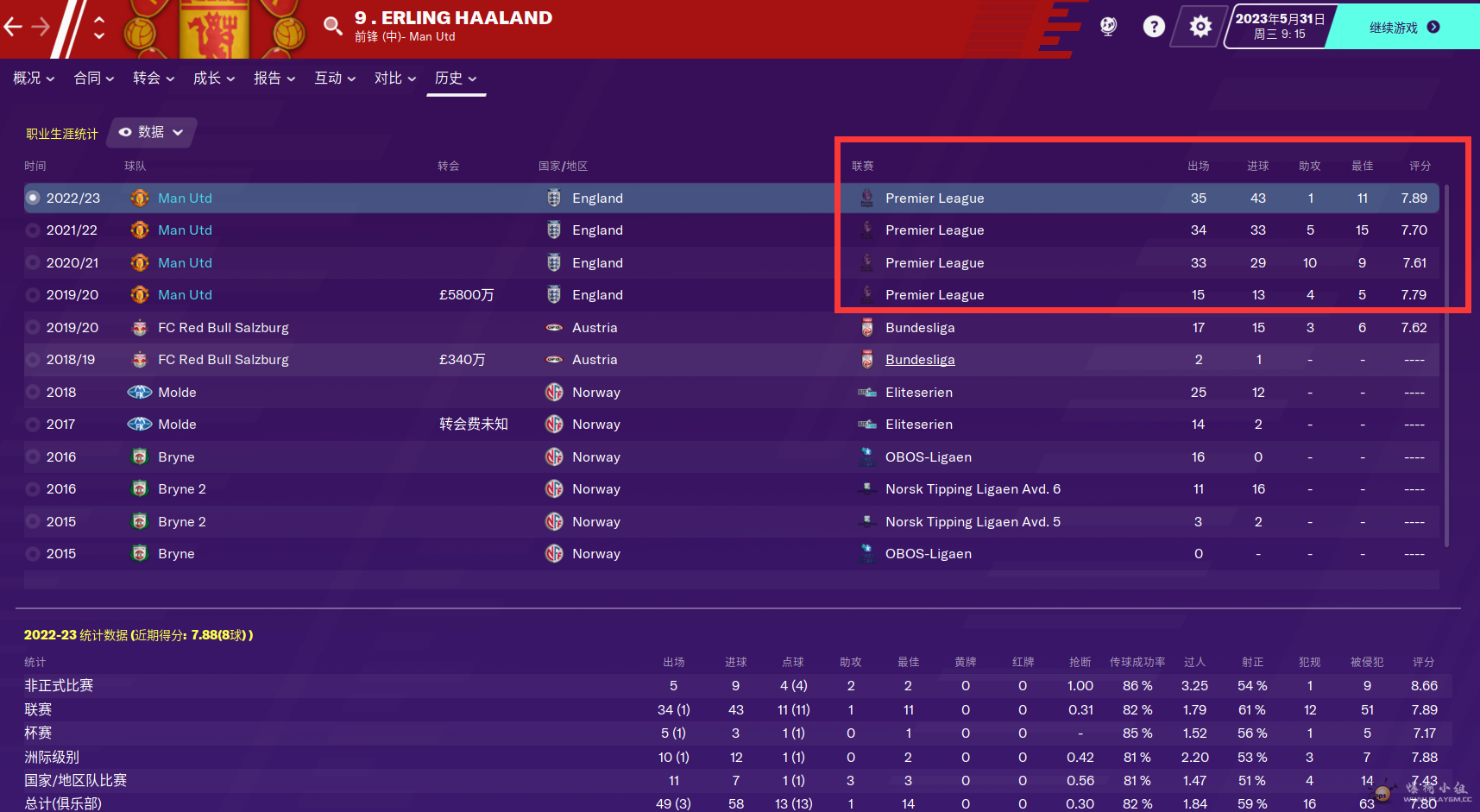Go back using the left arrow
Screen dimensions: 1480x812
[13, 27]
